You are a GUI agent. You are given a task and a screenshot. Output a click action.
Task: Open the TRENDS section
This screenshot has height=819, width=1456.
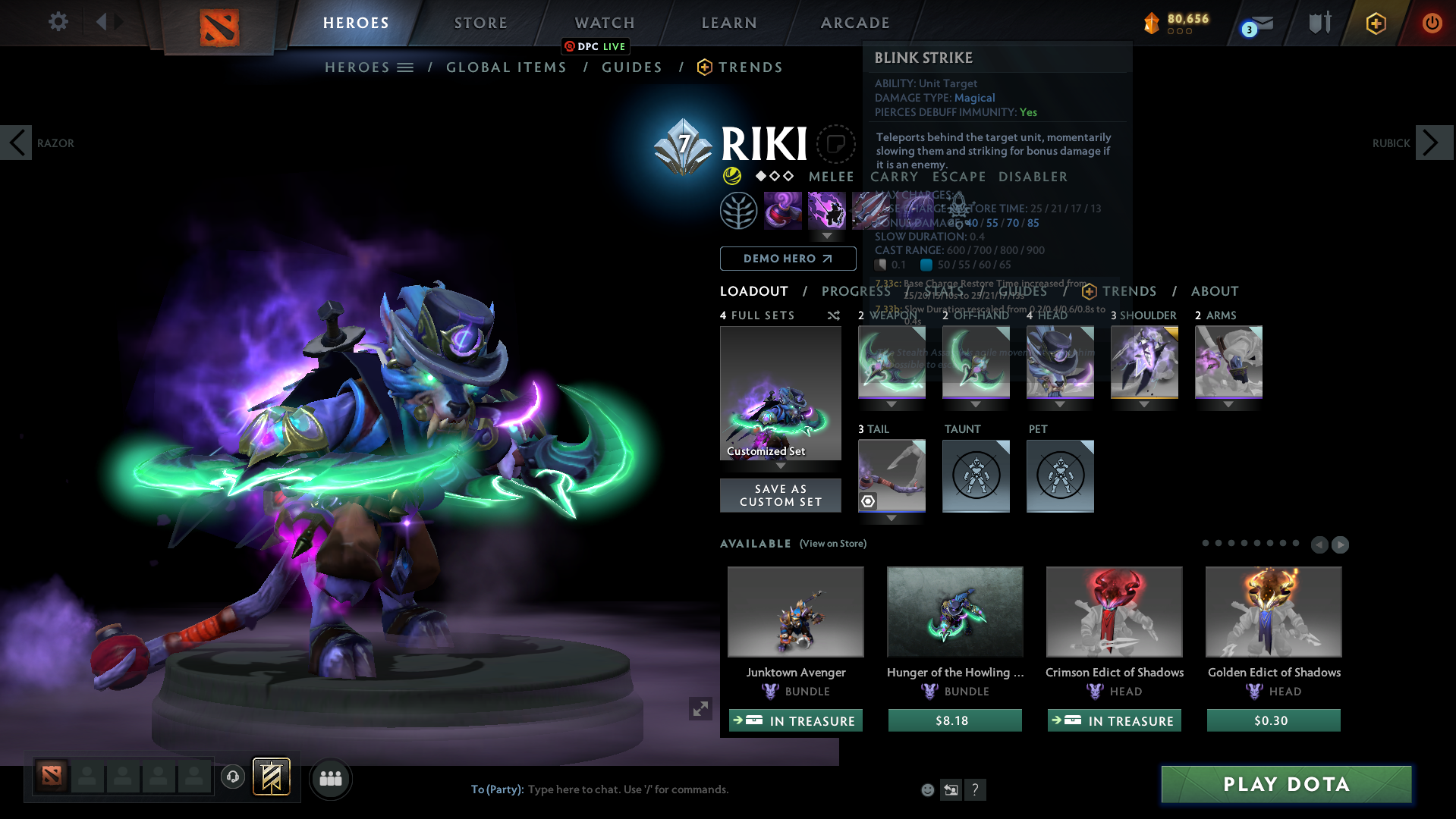point(750,67)
